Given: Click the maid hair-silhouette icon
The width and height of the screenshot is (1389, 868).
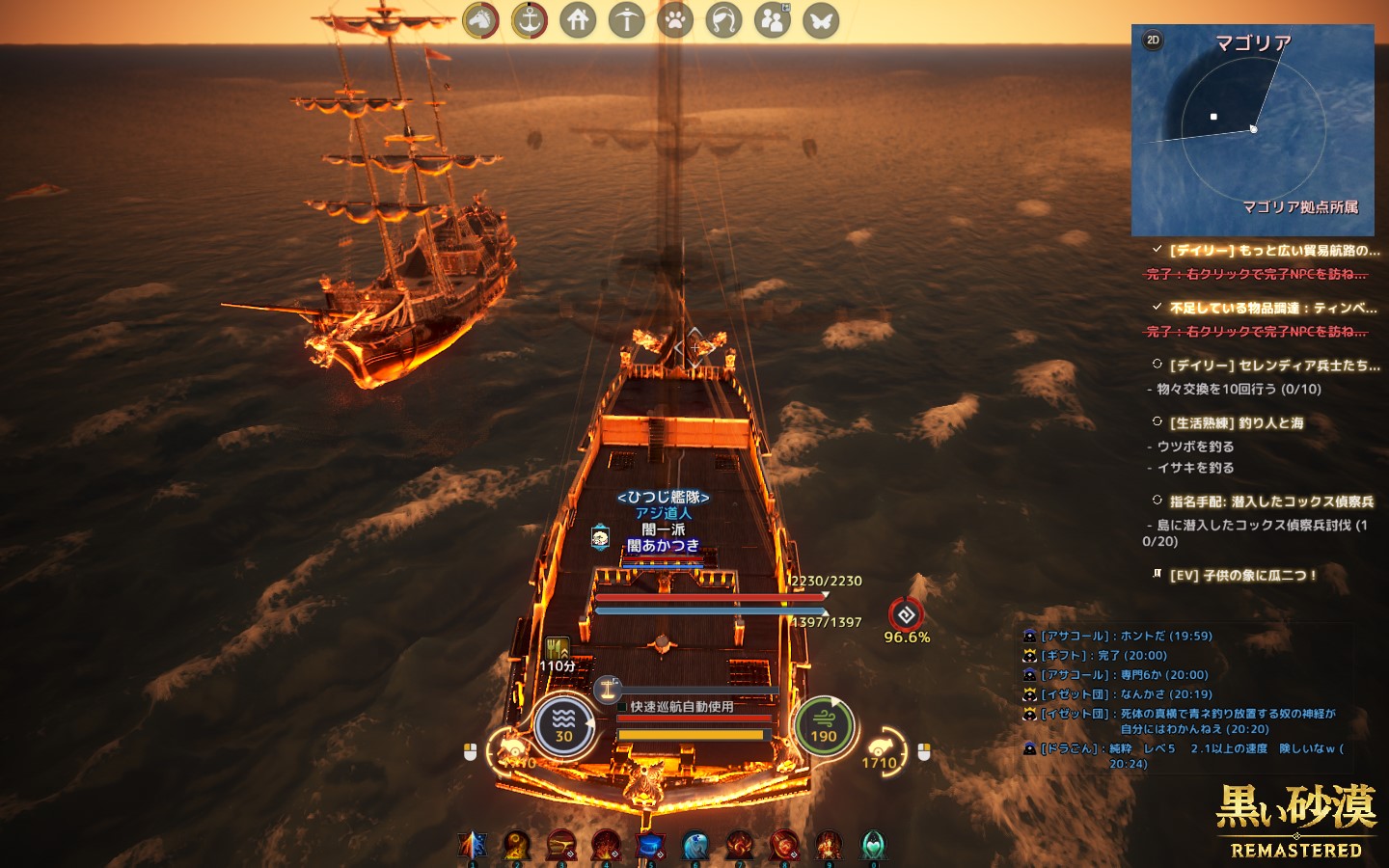Looking at the screenshot, I should pos(723,20).
